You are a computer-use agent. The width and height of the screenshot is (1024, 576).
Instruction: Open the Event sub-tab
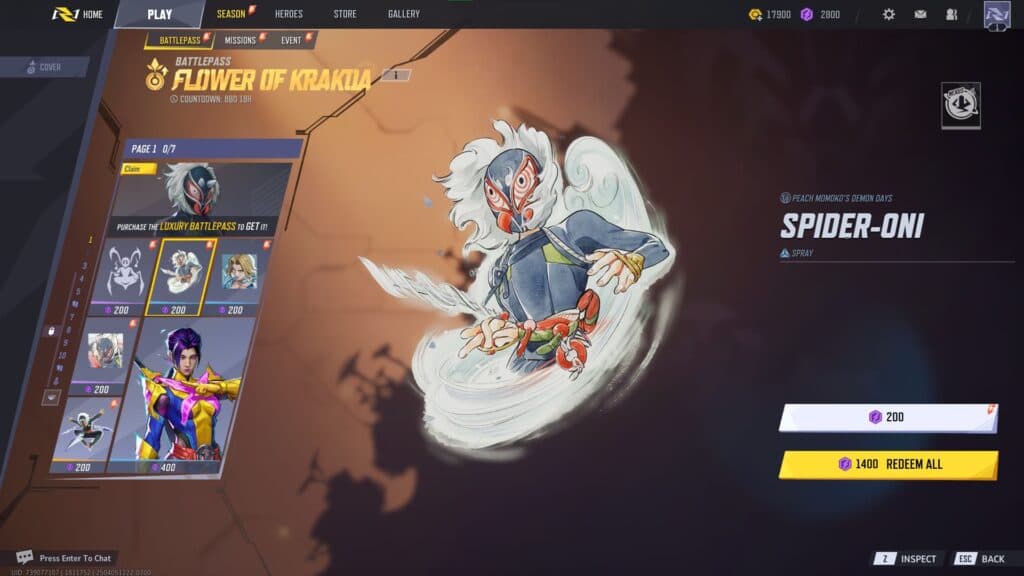pos(291,41)
